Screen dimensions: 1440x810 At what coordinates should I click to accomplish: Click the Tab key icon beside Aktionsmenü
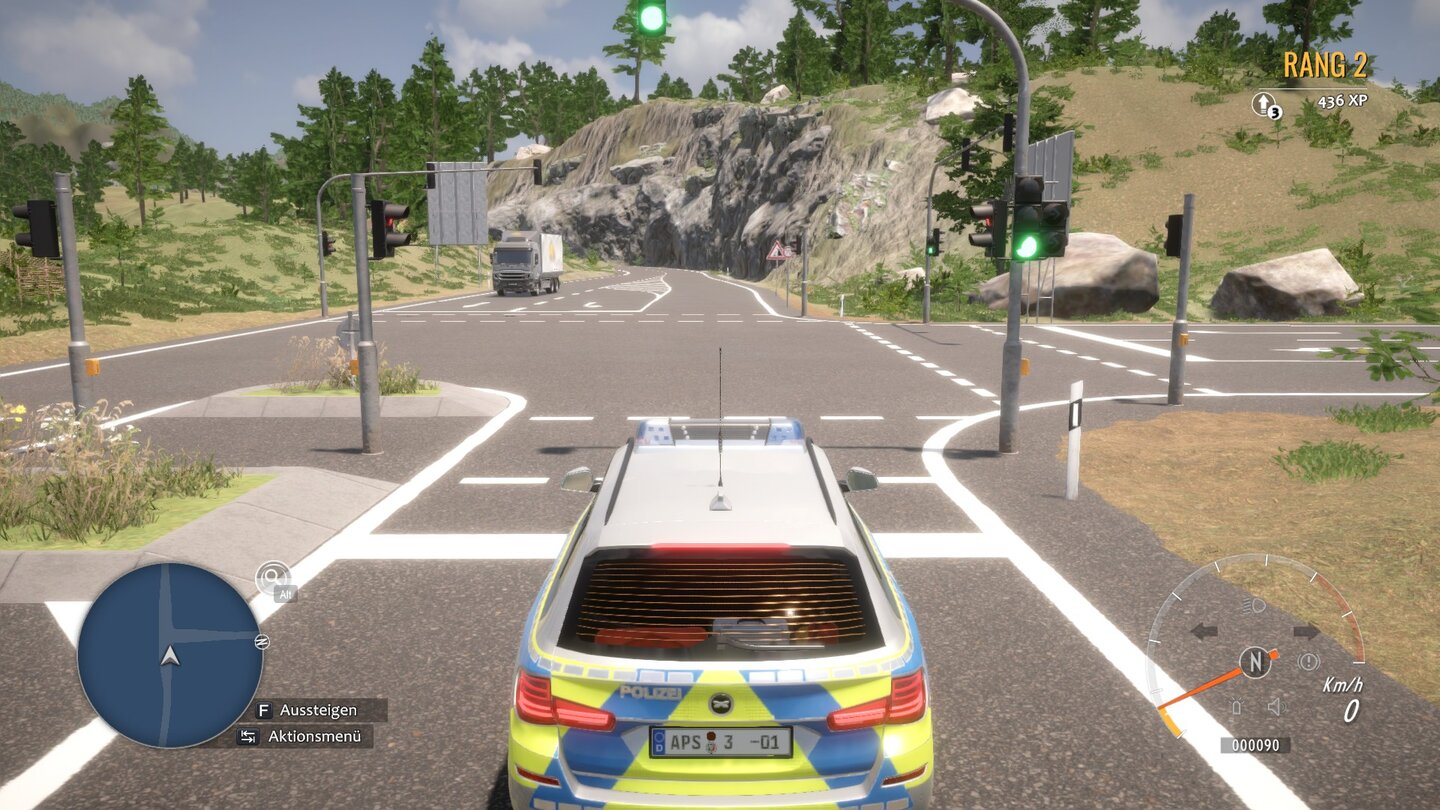click(x=248, y=736)
